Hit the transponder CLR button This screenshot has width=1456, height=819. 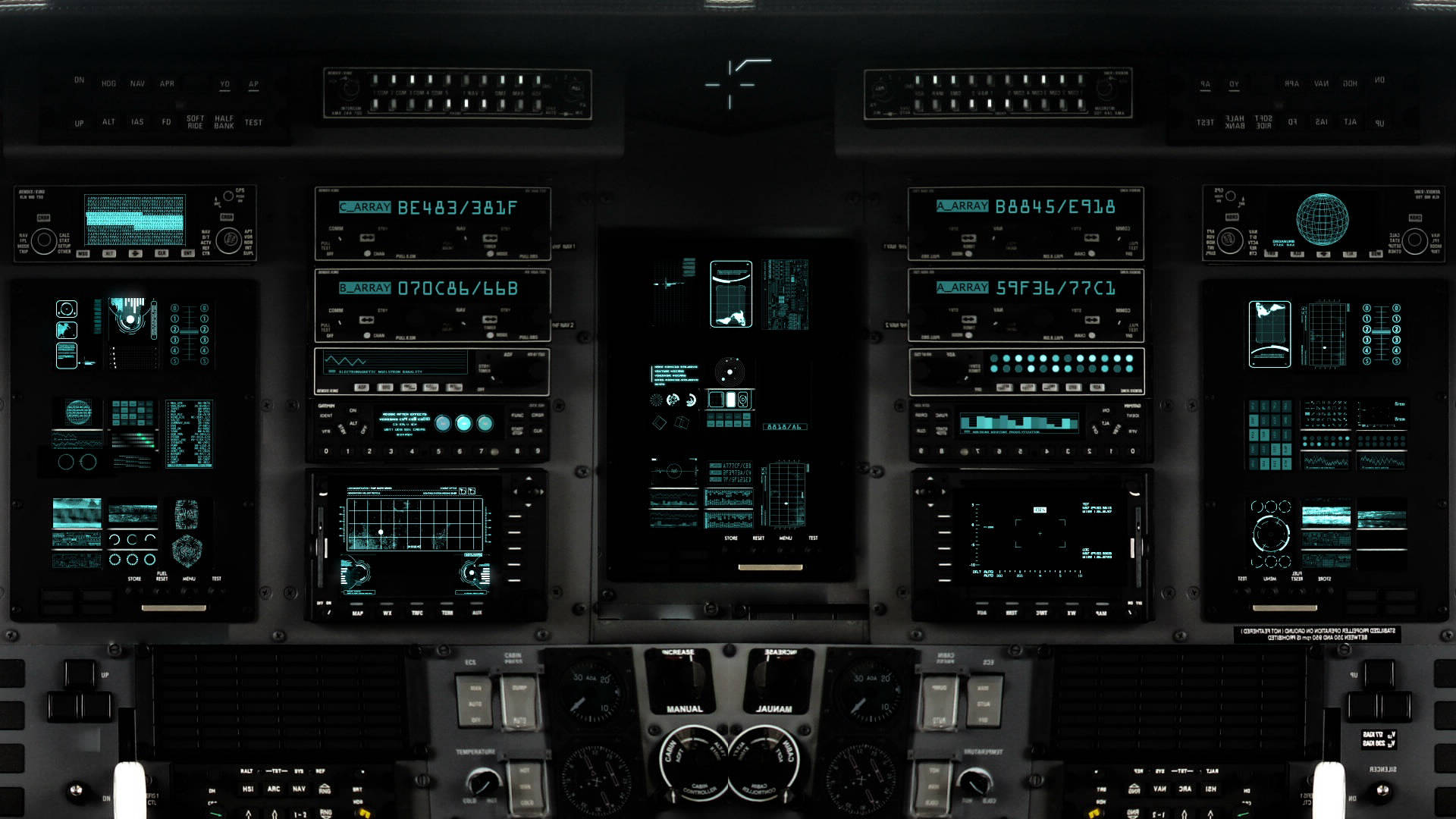click(x=538, y=431)
